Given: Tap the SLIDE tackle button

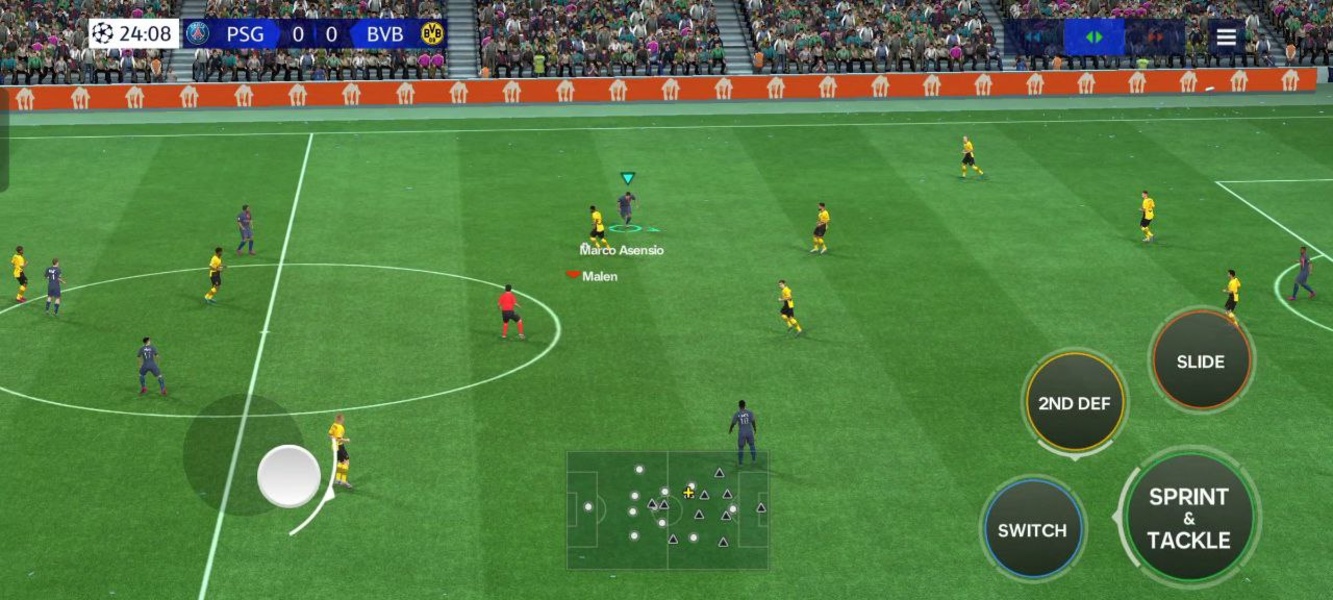Looking at the screenshot, I should [1201, 361].
